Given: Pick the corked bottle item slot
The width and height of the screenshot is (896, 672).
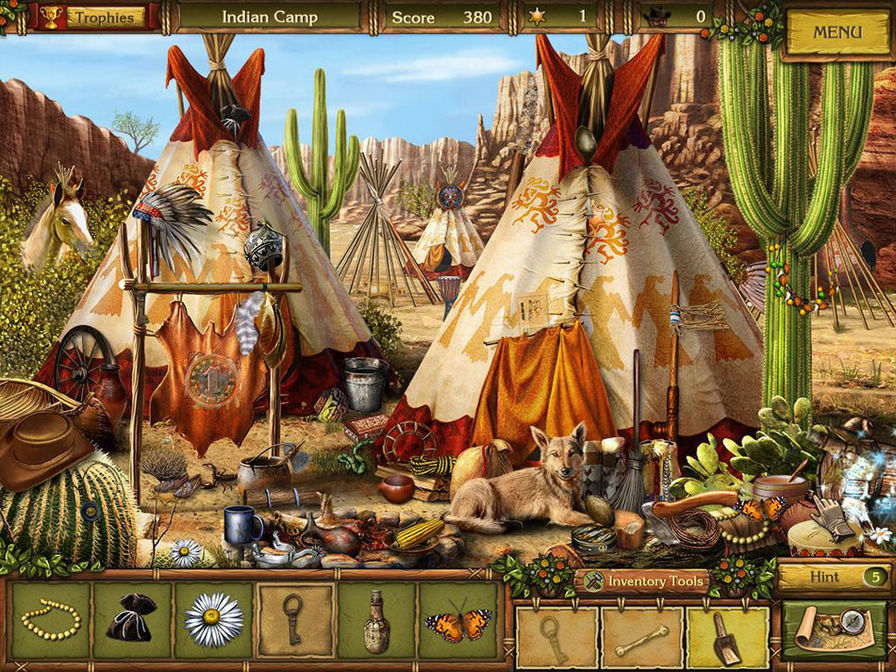Looking at the screenshot, I should pos(376,621).
